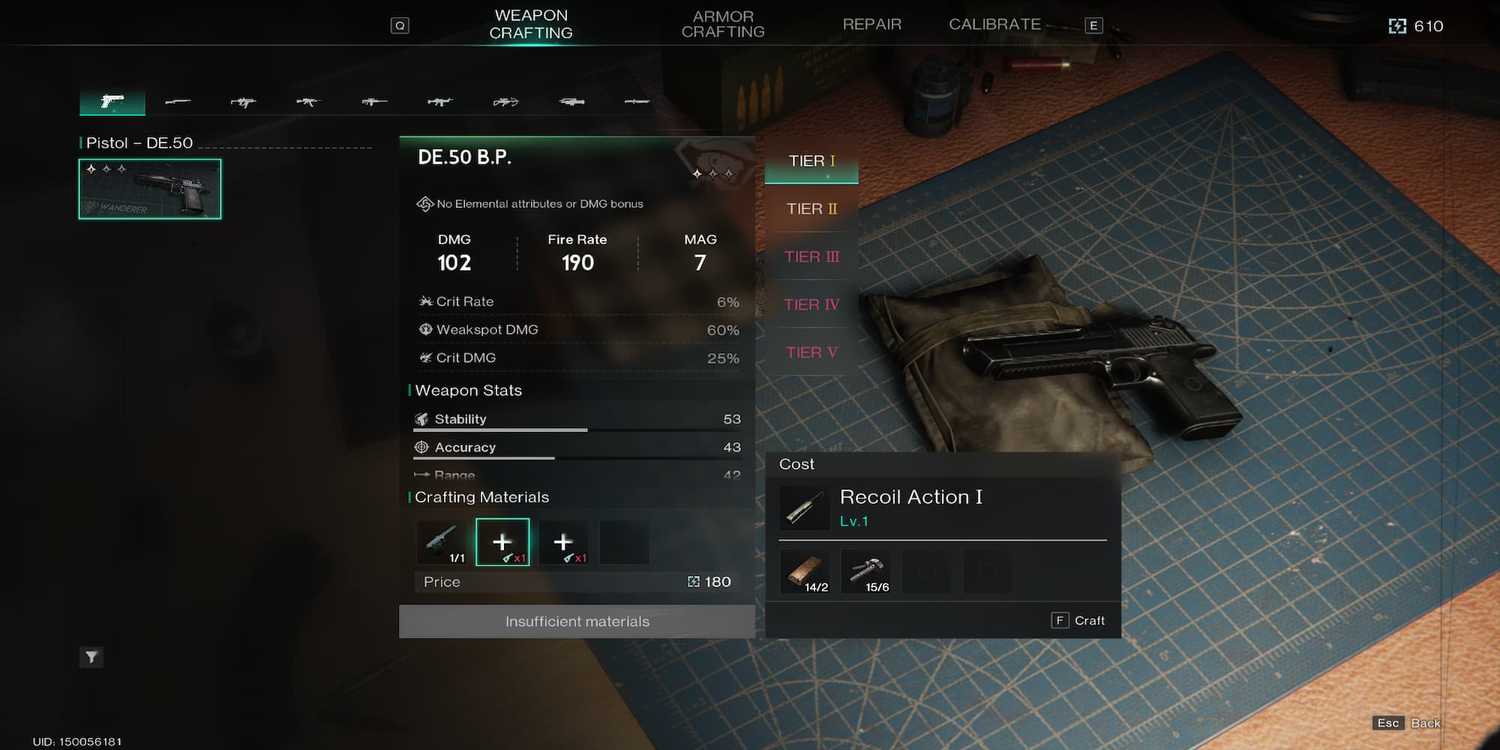
Task: Show the crossbow weapon category
Action: (505, 101)
